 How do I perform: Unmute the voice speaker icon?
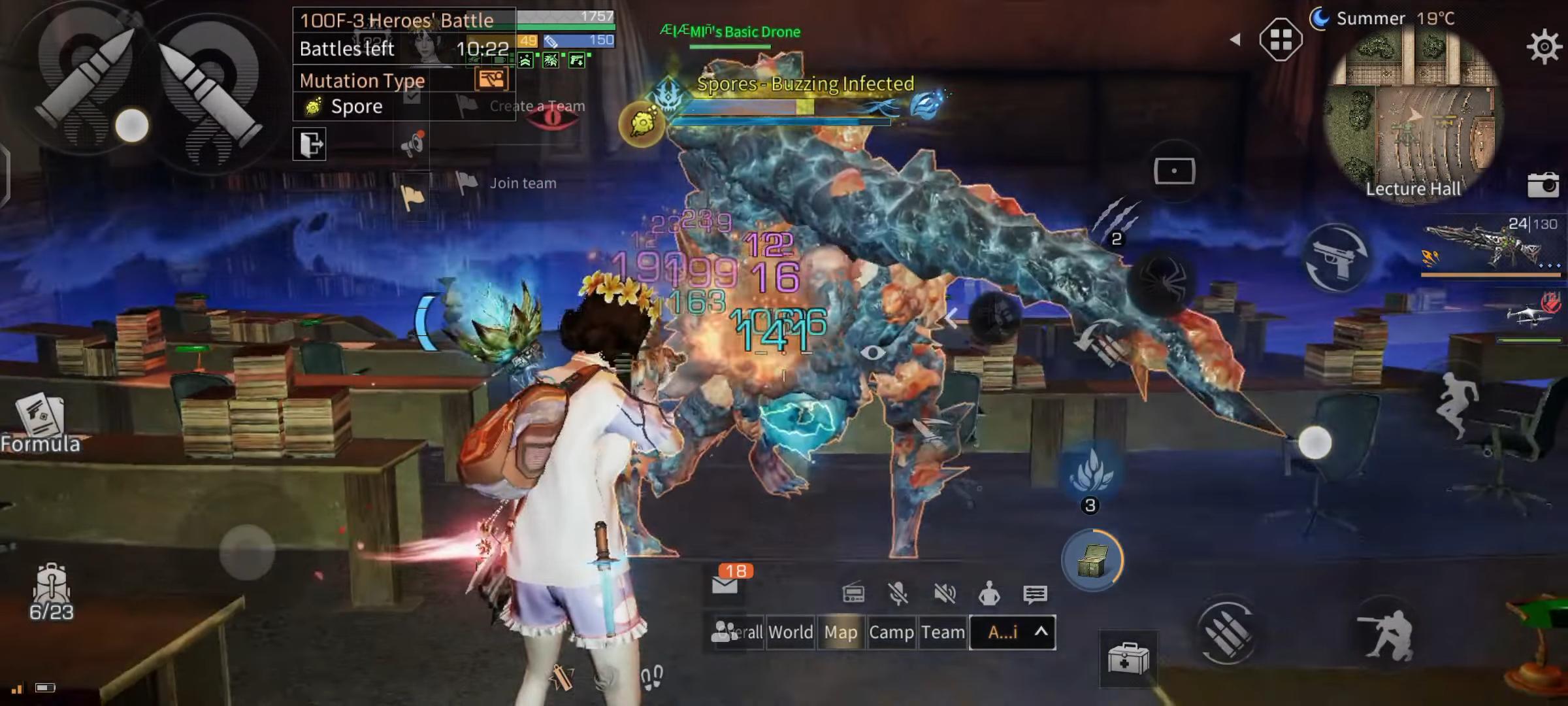(944, 594)
